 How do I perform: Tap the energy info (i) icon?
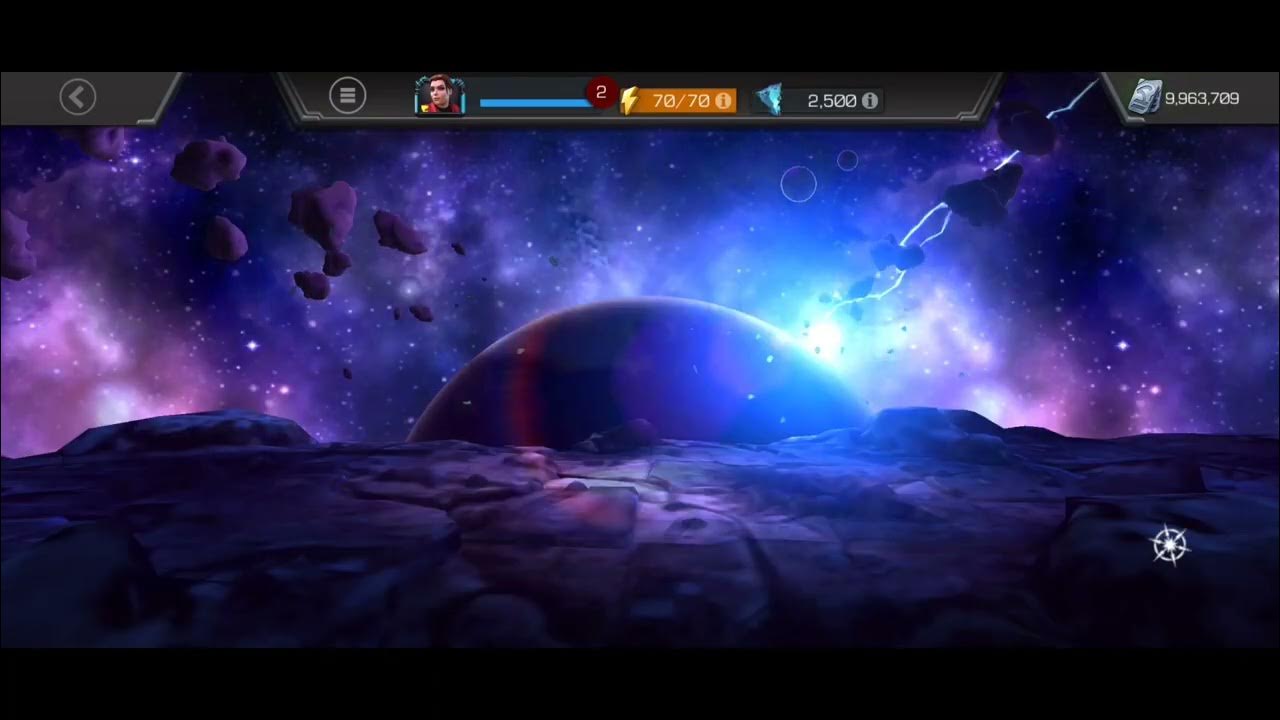tap(722, 100)
